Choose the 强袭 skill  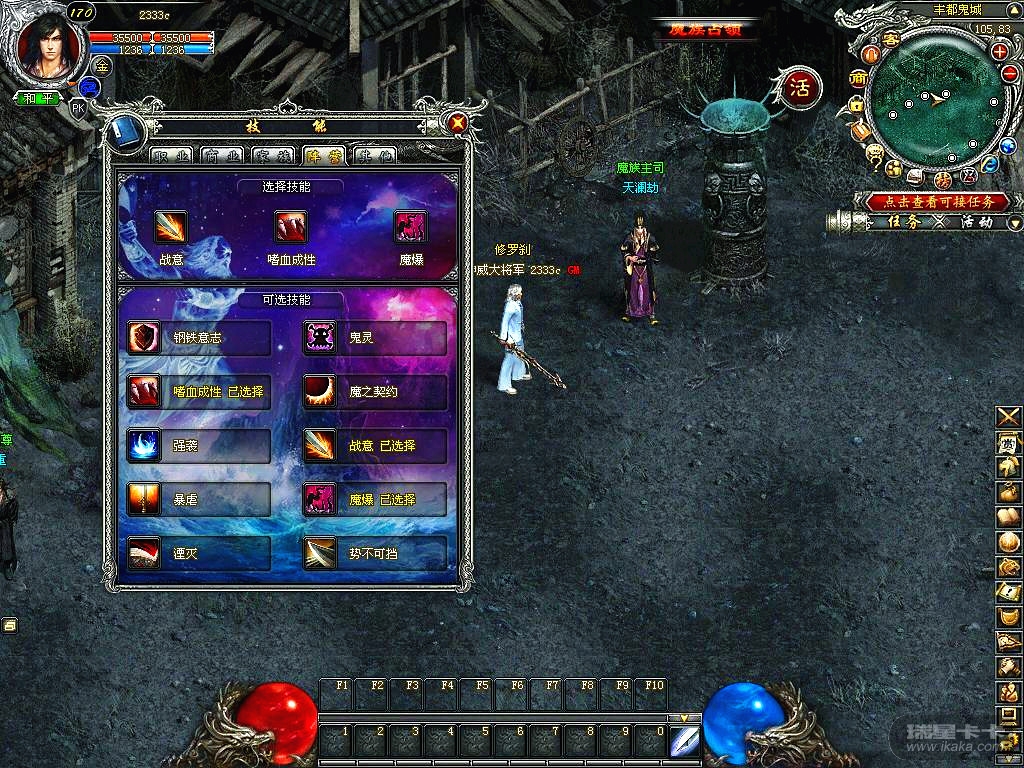199,446
